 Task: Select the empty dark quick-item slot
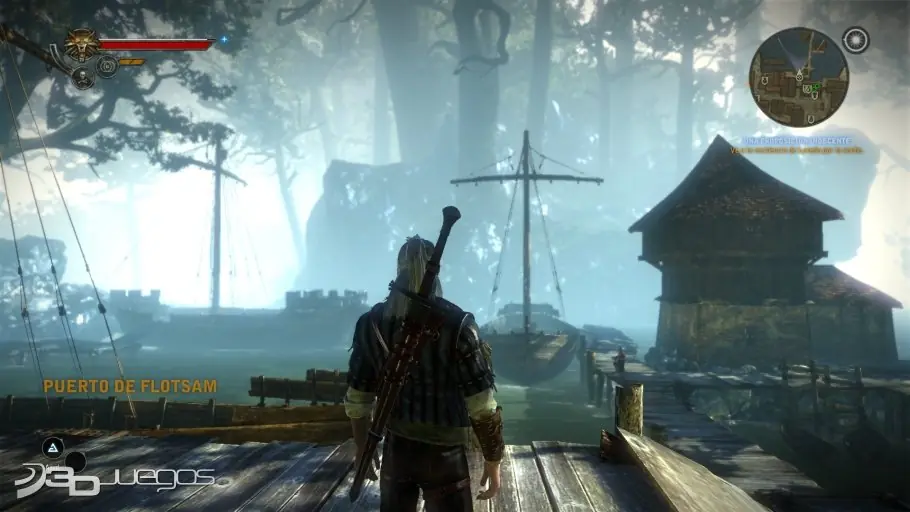coord(76,461)
